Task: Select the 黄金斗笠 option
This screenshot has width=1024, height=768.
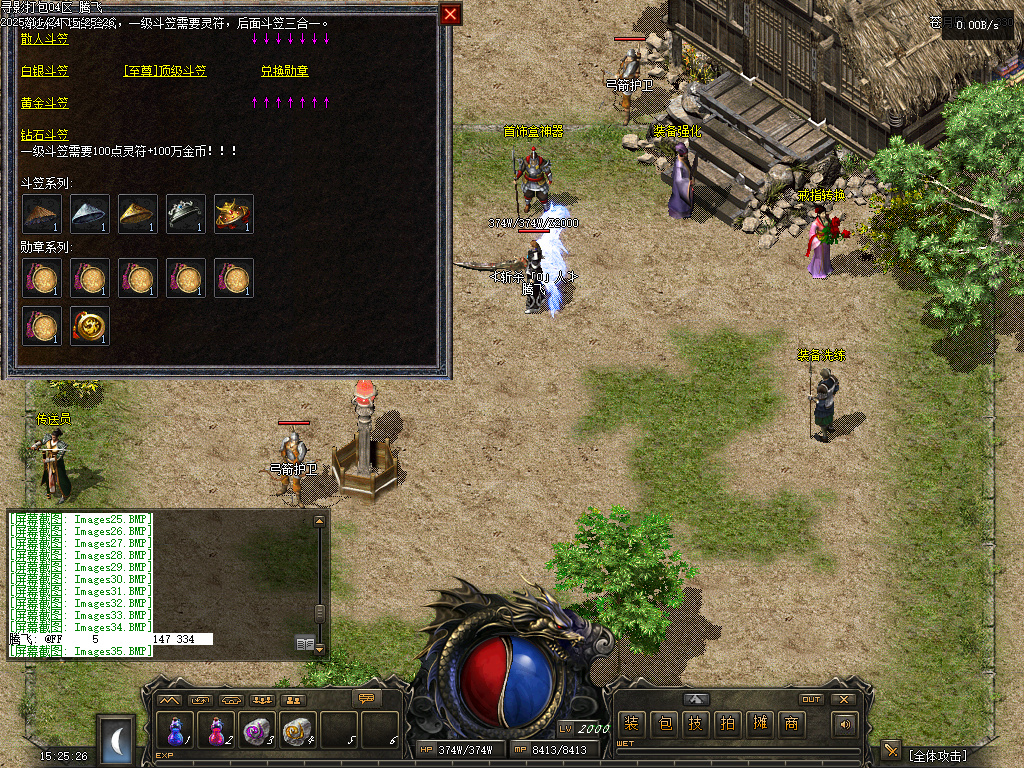Action: (x=45, y=103)
